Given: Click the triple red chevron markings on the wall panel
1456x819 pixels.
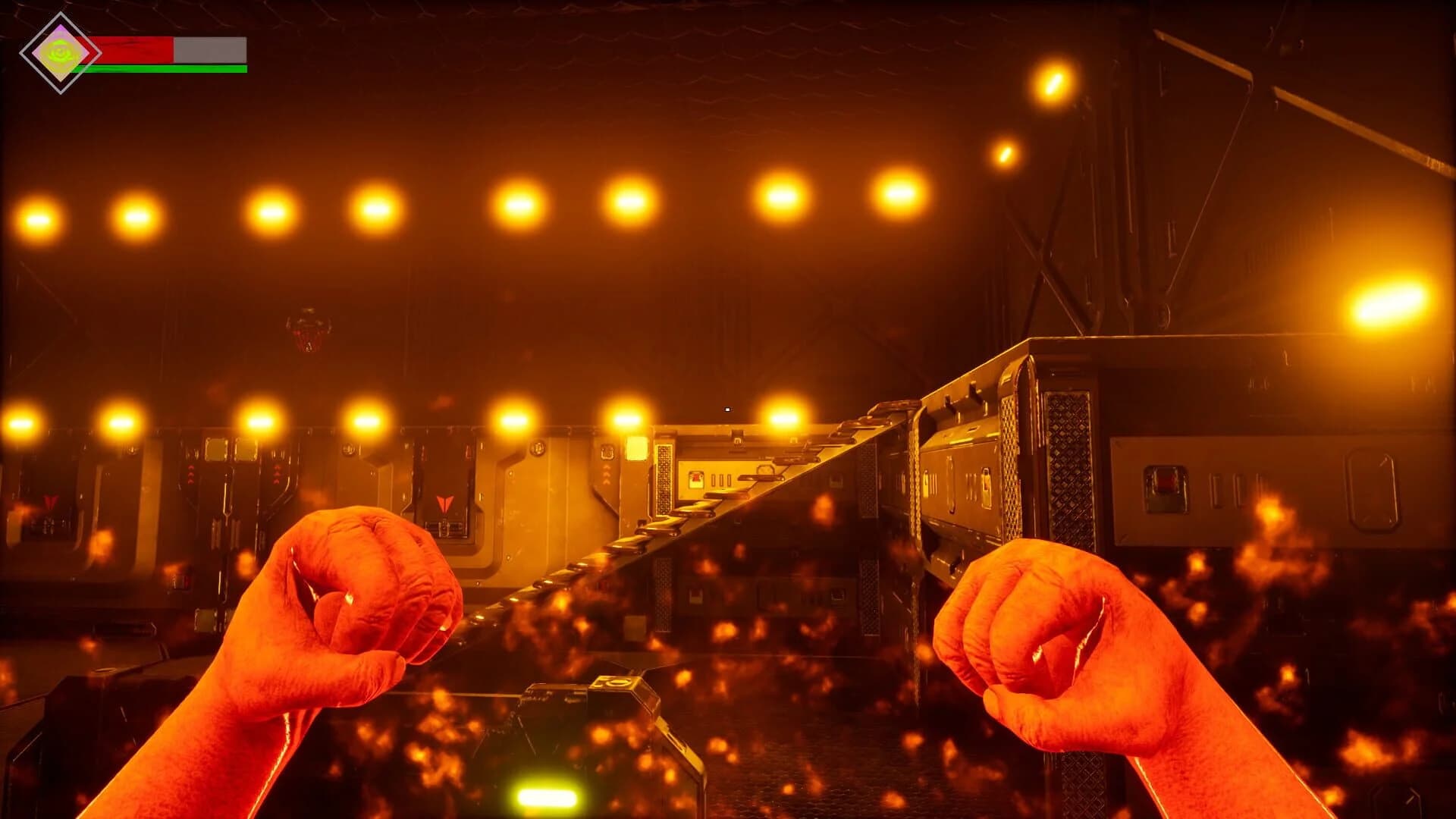Looking at the screenshot, I should tap(190, 474).
